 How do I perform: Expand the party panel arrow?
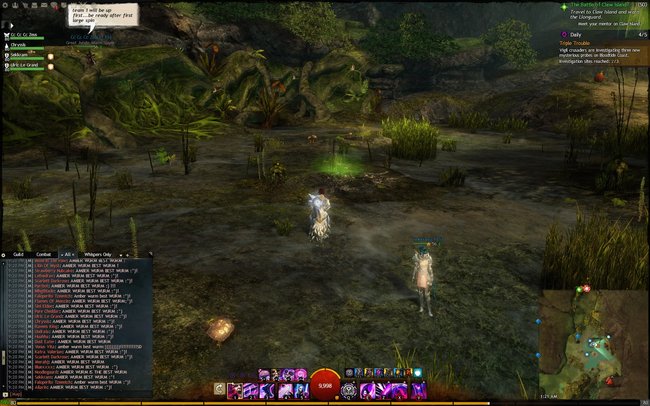pyautogui.click(x=10, y=25)
